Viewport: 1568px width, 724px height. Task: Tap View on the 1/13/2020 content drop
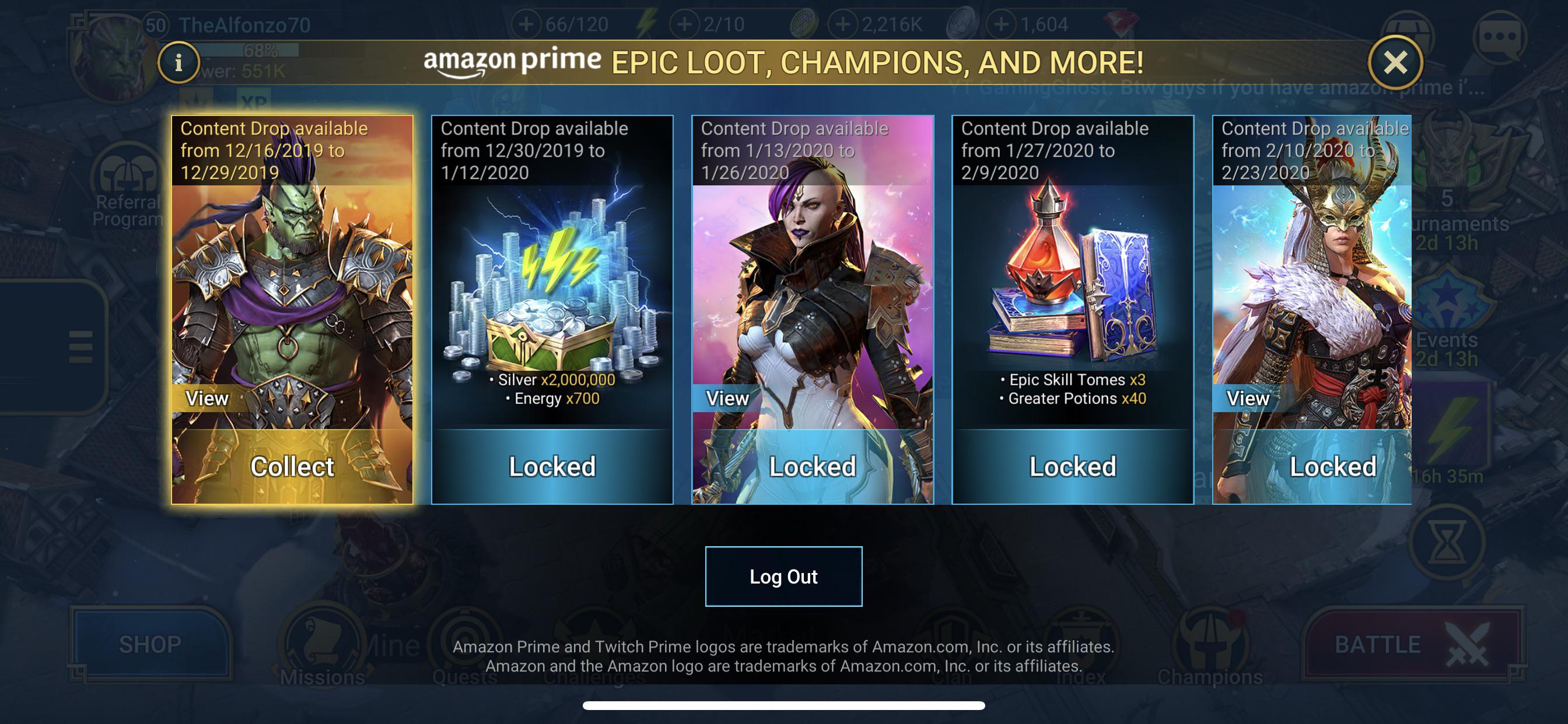[729, 399]
